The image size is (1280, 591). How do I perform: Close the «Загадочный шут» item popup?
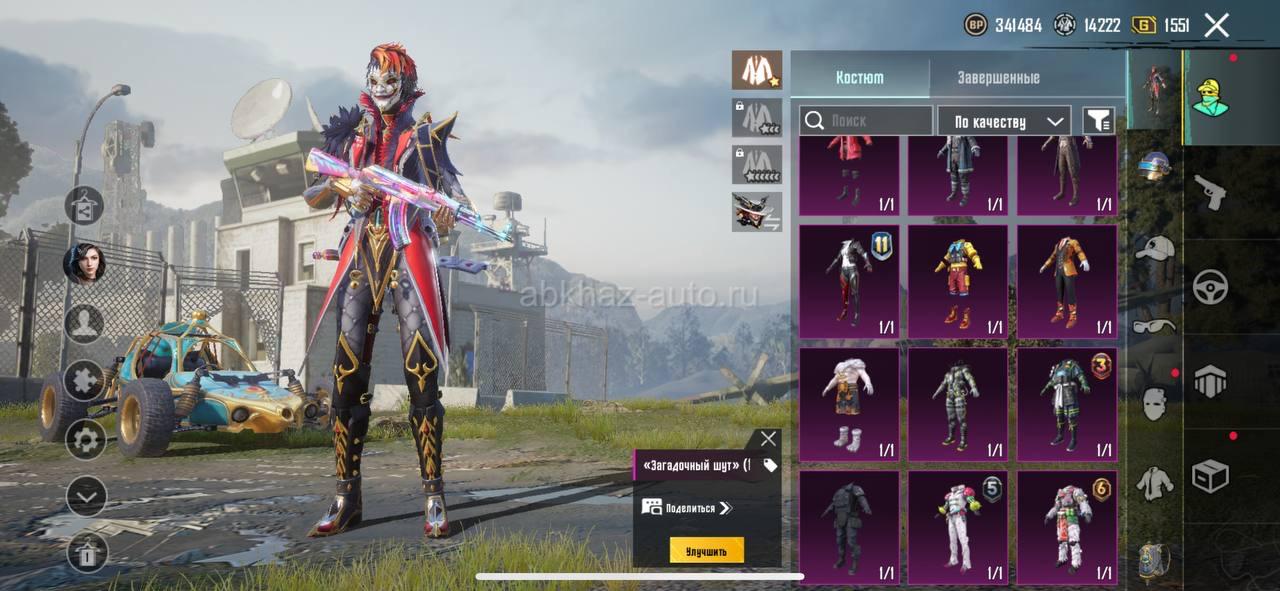click(767, 439)
